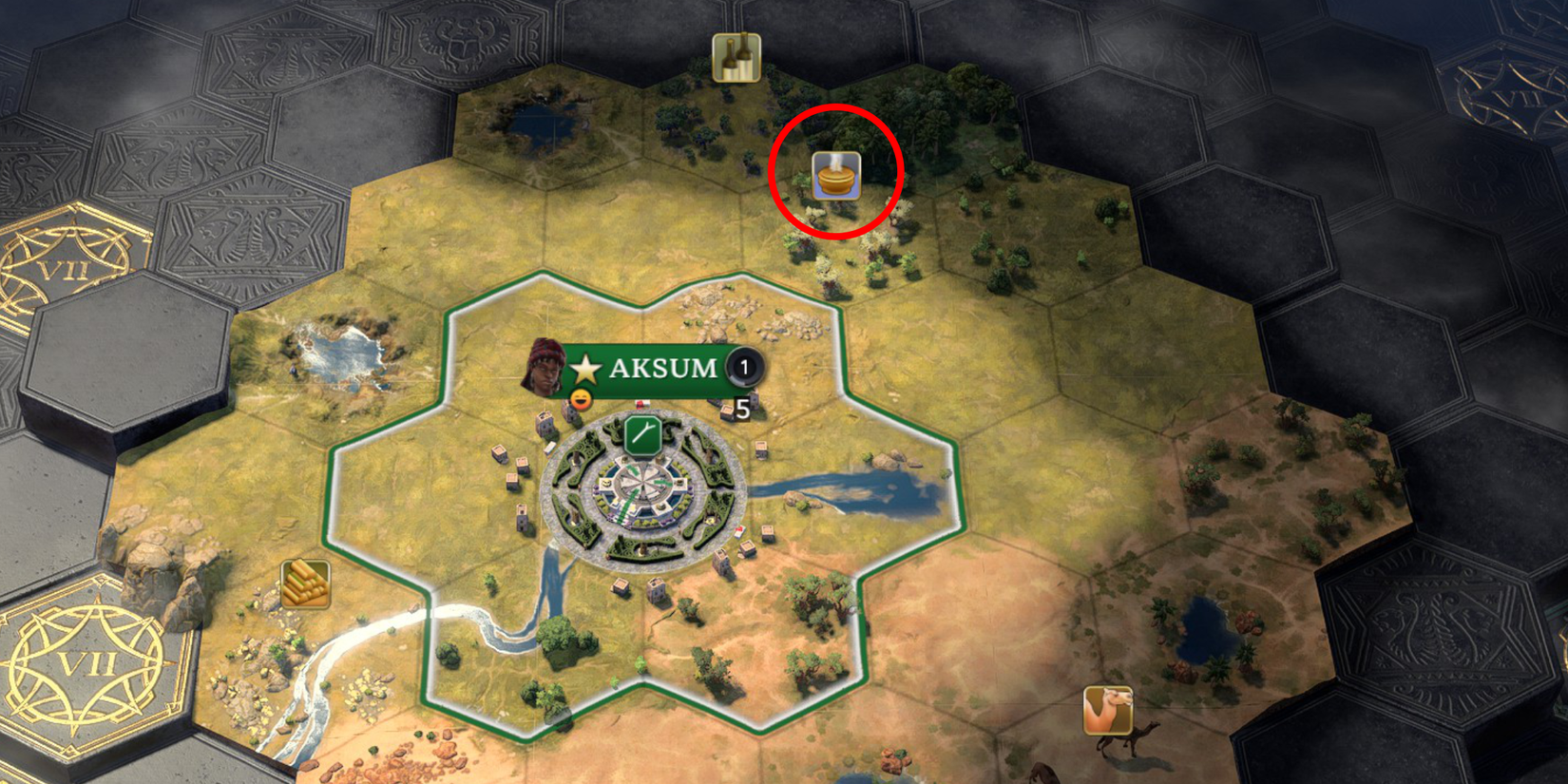1568x784 pixels.
Task: Click the happiness smiley below the city banner
Action: point(582,399)
